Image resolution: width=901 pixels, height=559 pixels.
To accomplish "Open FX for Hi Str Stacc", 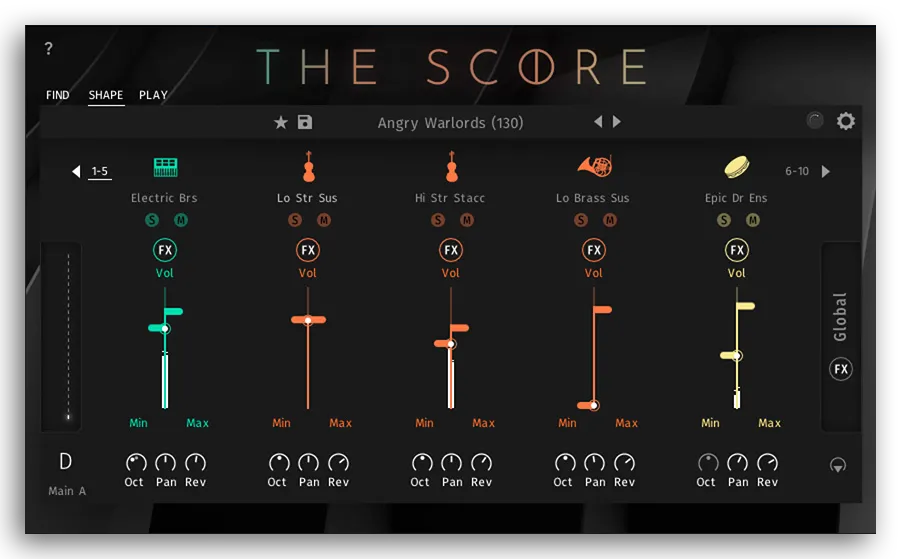I will 451,250.
